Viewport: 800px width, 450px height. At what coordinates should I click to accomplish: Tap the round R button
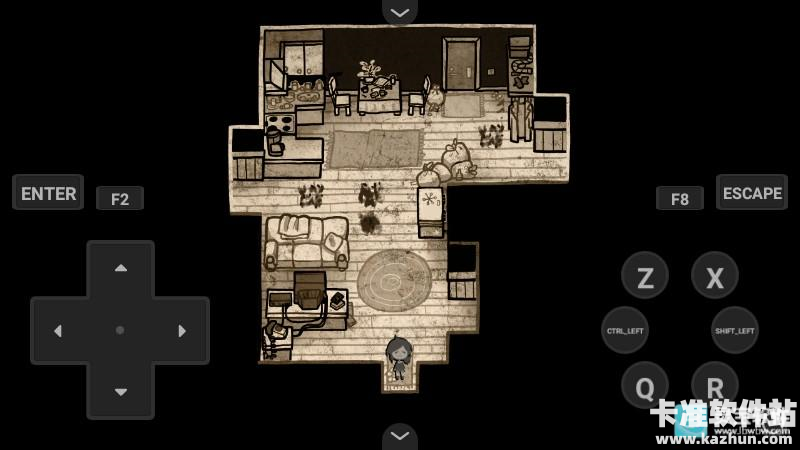(715, 385)
